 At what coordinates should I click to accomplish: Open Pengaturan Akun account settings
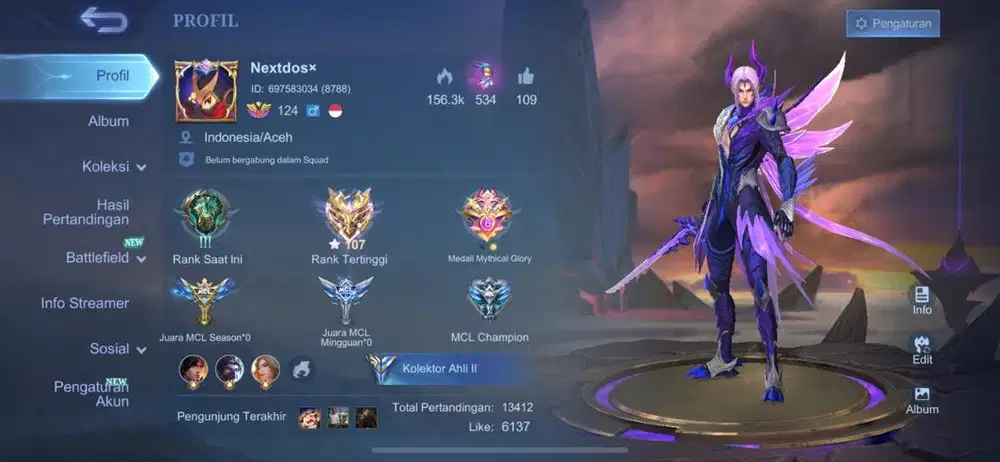[x=91, y=394]
